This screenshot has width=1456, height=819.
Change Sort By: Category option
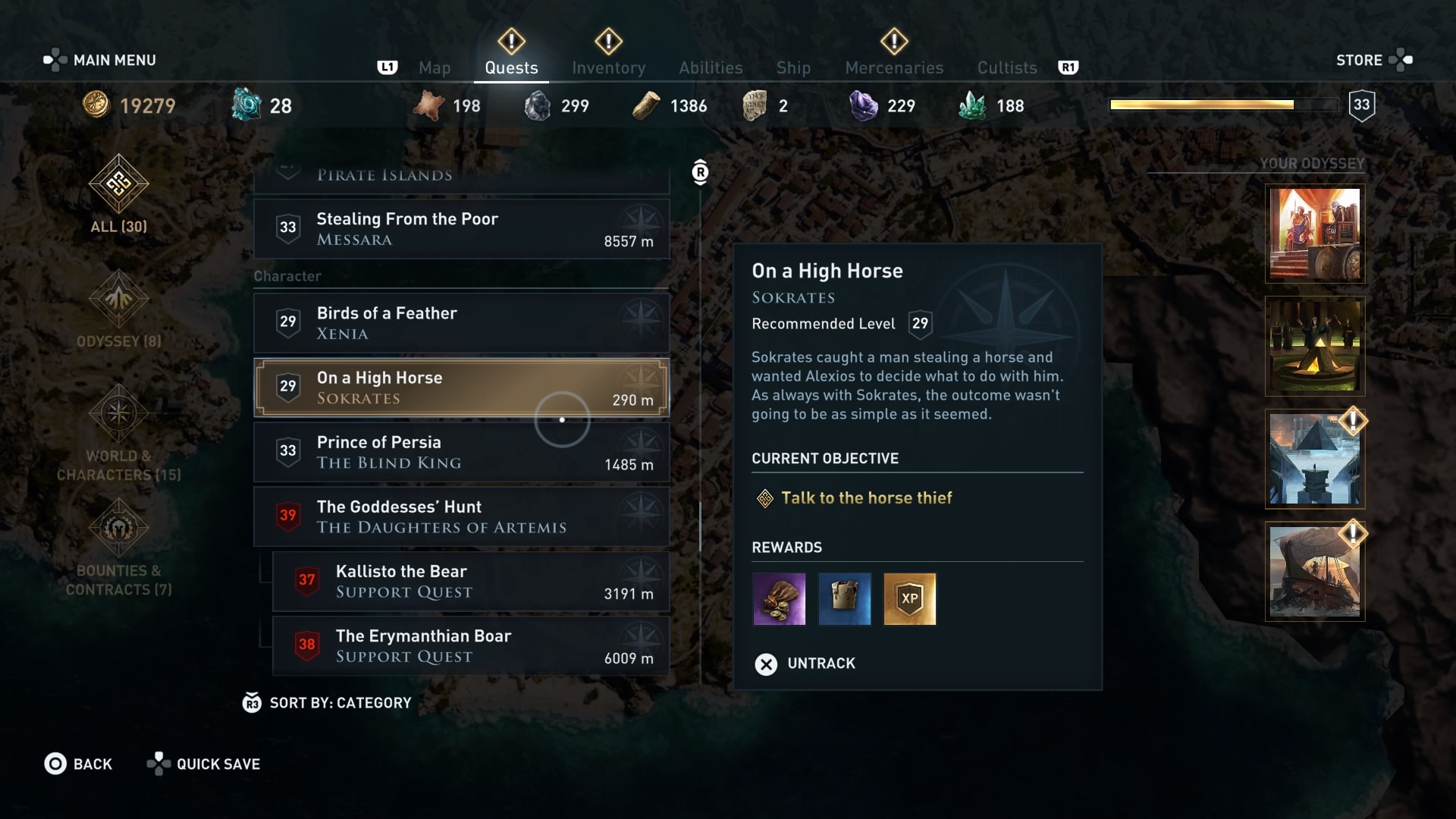(x=329, y=703)
